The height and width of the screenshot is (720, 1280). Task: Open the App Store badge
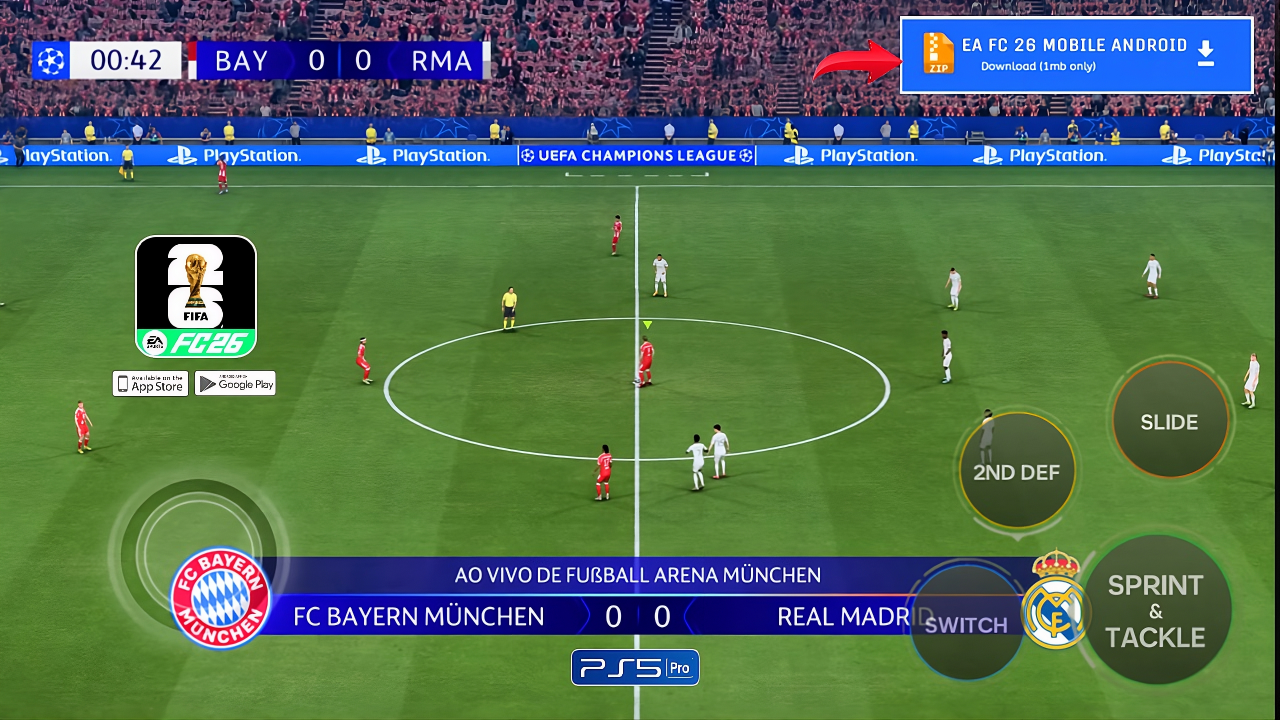pos(150,384)
